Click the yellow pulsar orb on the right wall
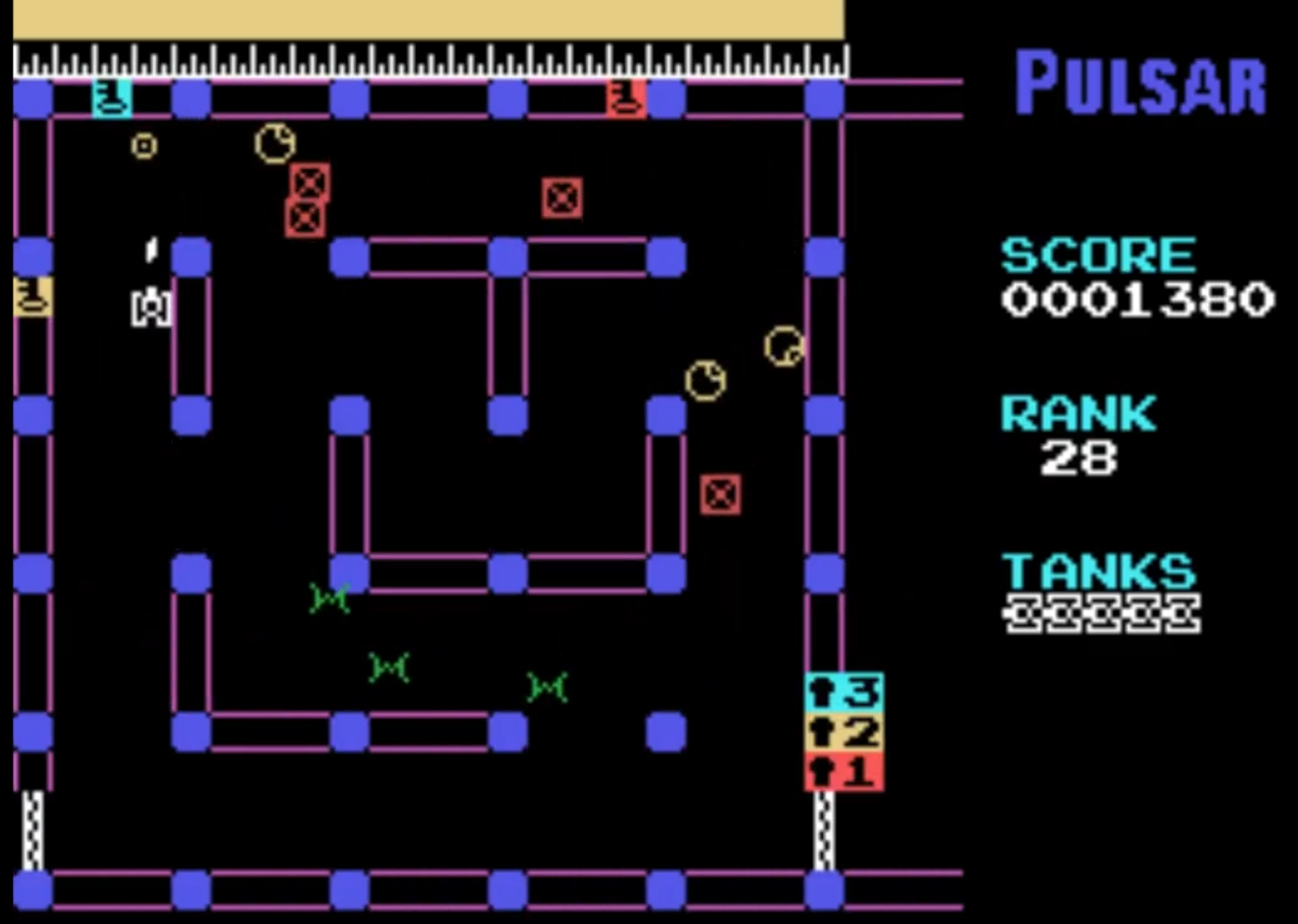The width and height of the screenshot is (1298, 924). [783, 347]
